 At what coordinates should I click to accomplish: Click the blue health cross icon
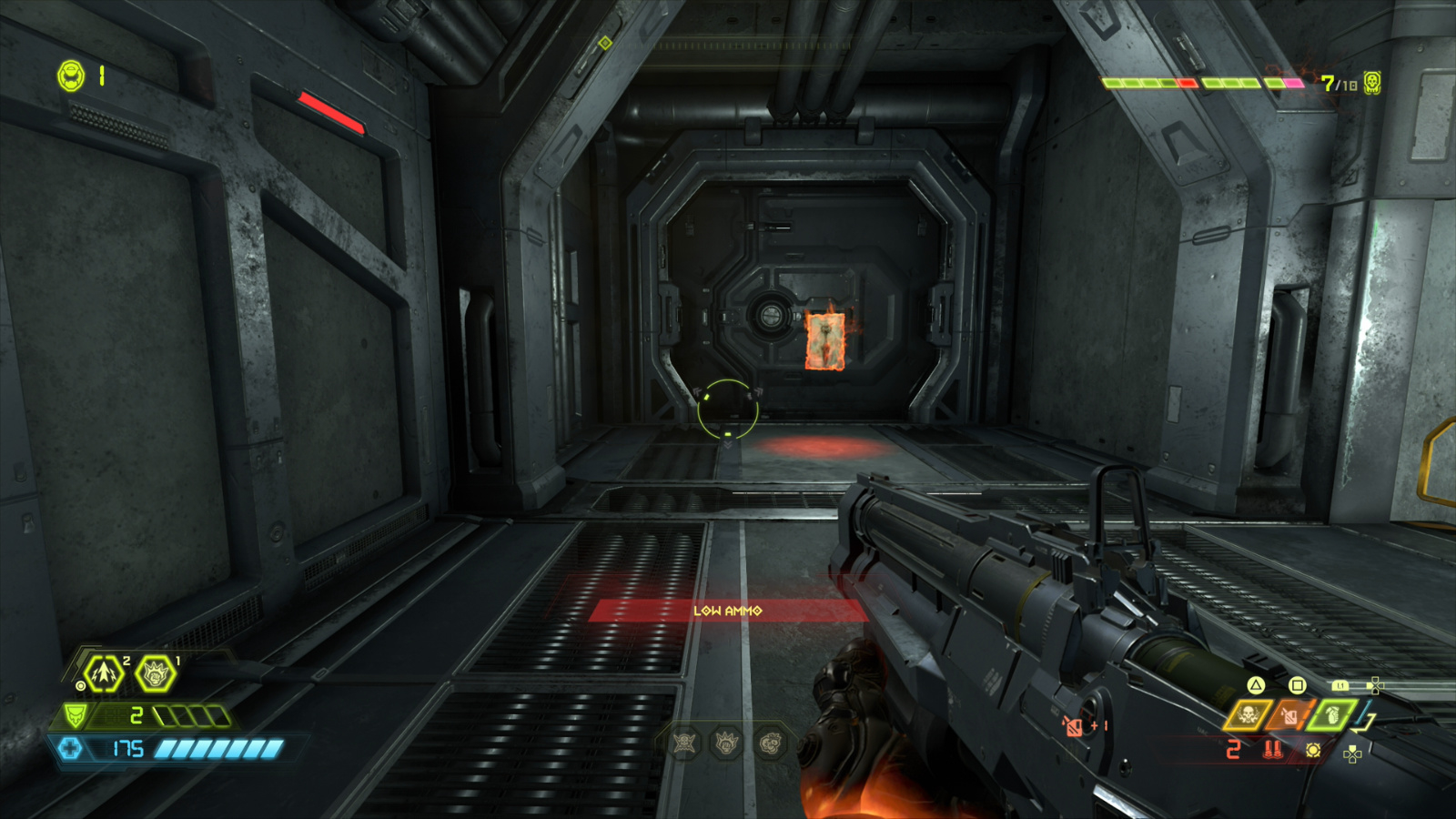tap(71, 748)
